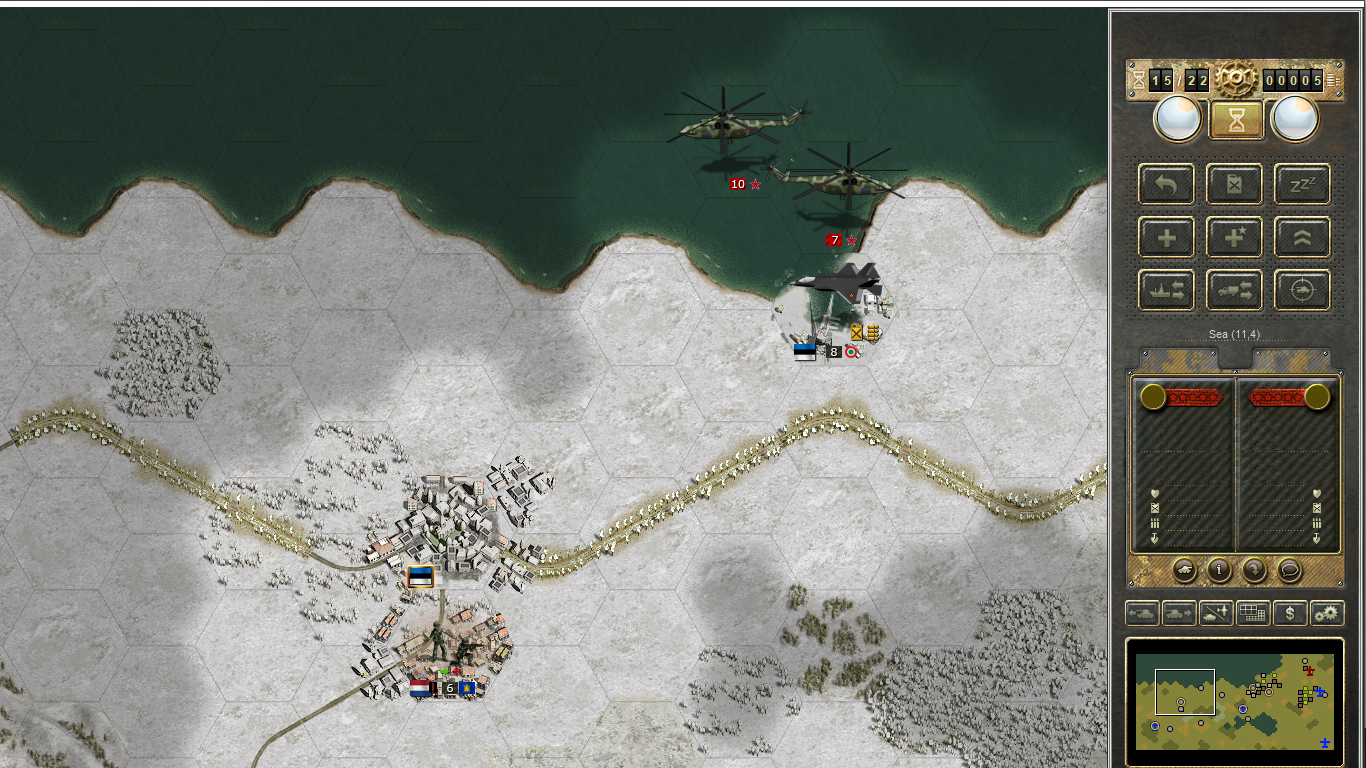Screen dimensions: 1366x768
Task: Open the purchase screen (dollar sign)
Action: 1290,613
